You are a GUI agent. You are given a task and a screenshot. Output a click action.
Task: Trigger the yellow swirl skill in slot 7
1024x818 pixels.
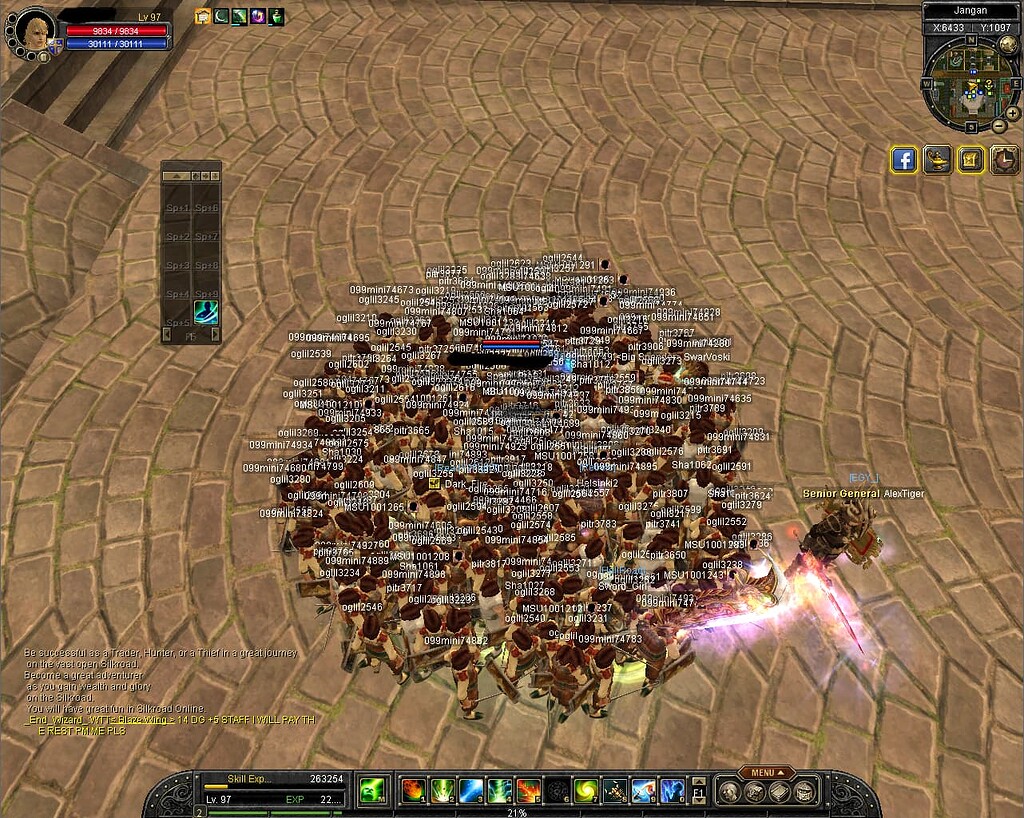pyautogui.click(x=586, y=791)
